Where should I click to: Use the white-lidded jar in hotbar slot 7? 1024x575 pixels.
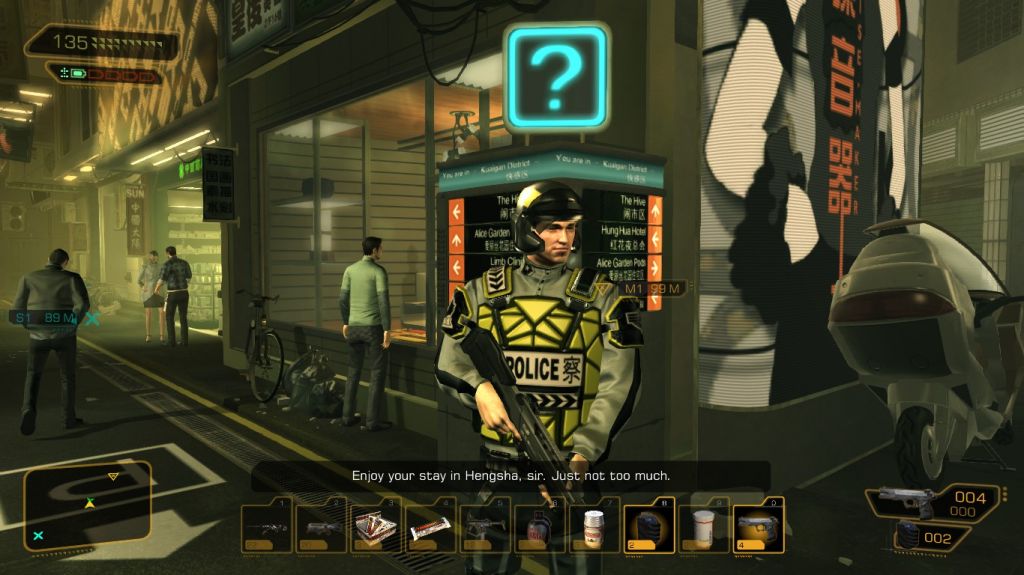point(594,527)
